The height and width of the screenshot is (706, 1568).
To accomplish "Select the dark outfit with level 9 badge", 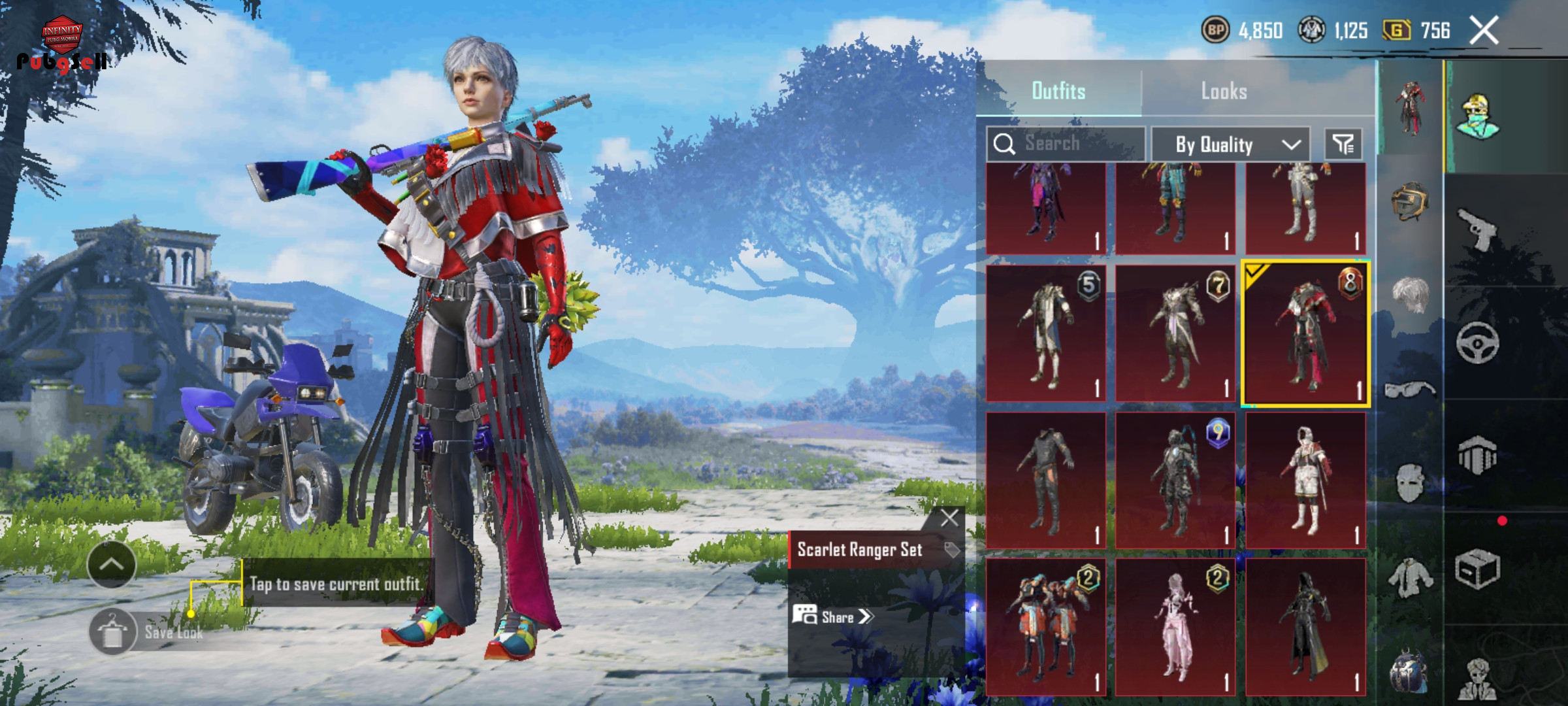I will (x=1175, y=480).
